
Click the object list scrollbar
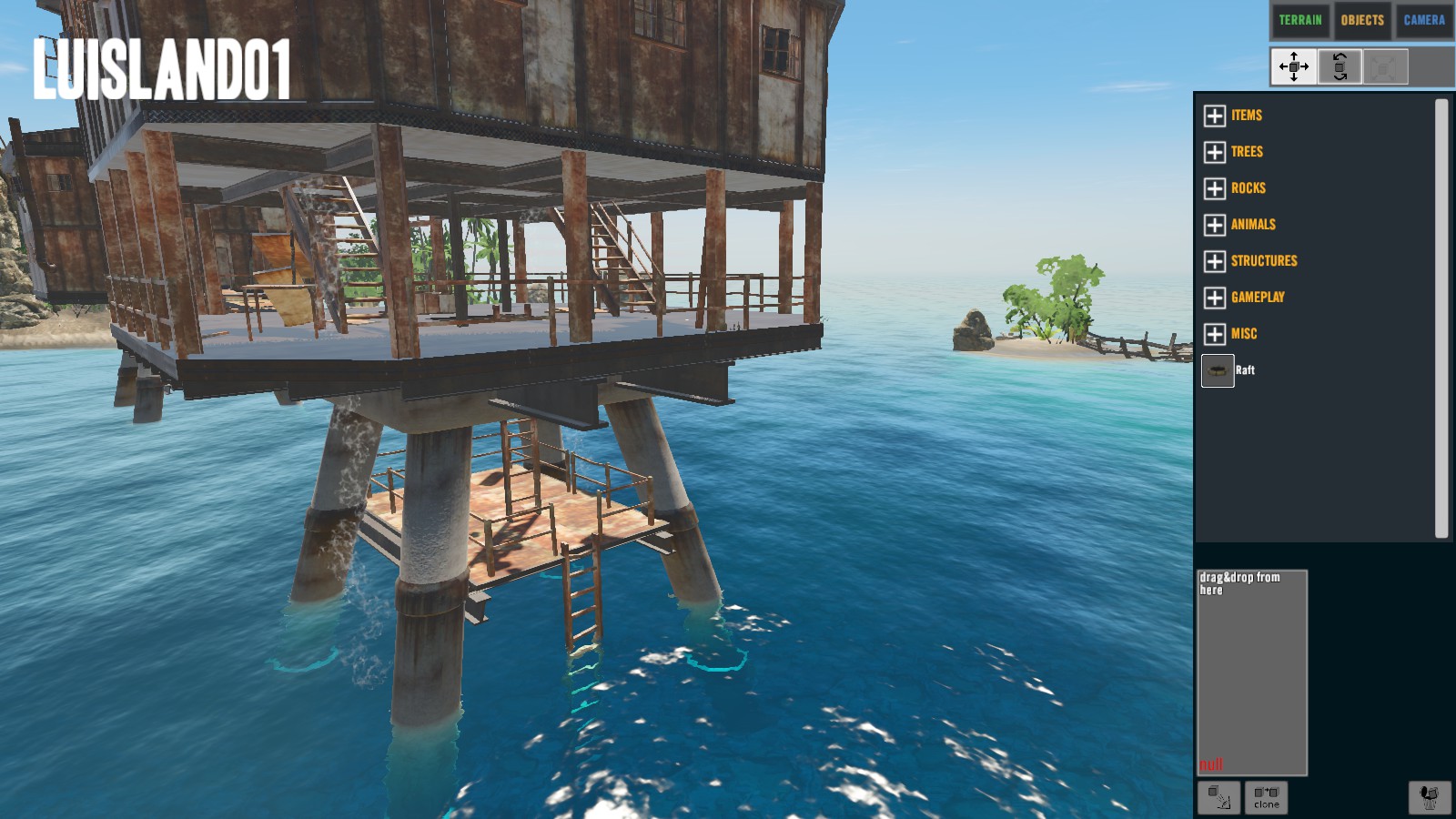click(x=1441, y=318)
